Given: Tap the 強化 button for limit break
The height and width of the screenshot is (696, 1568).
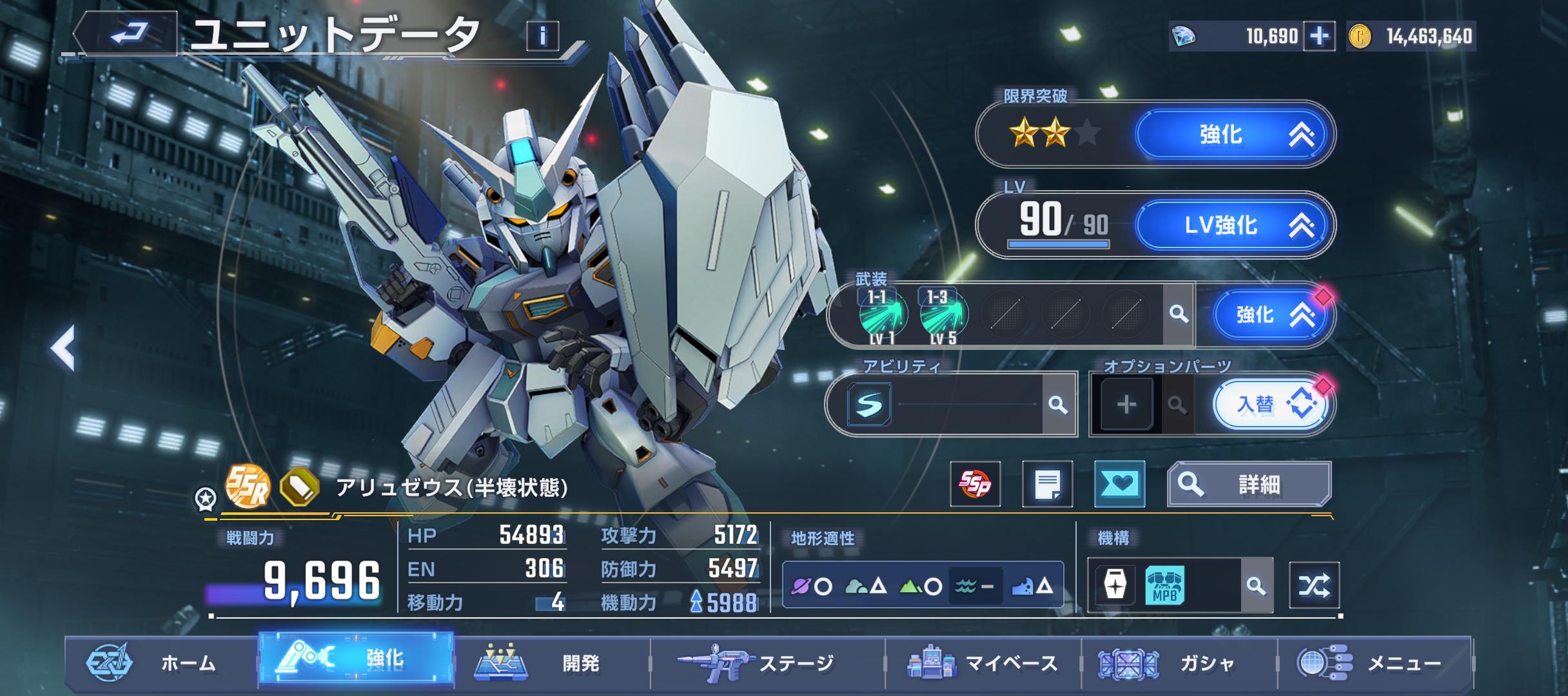Looking at the screenshot, I should point(1233,135).
